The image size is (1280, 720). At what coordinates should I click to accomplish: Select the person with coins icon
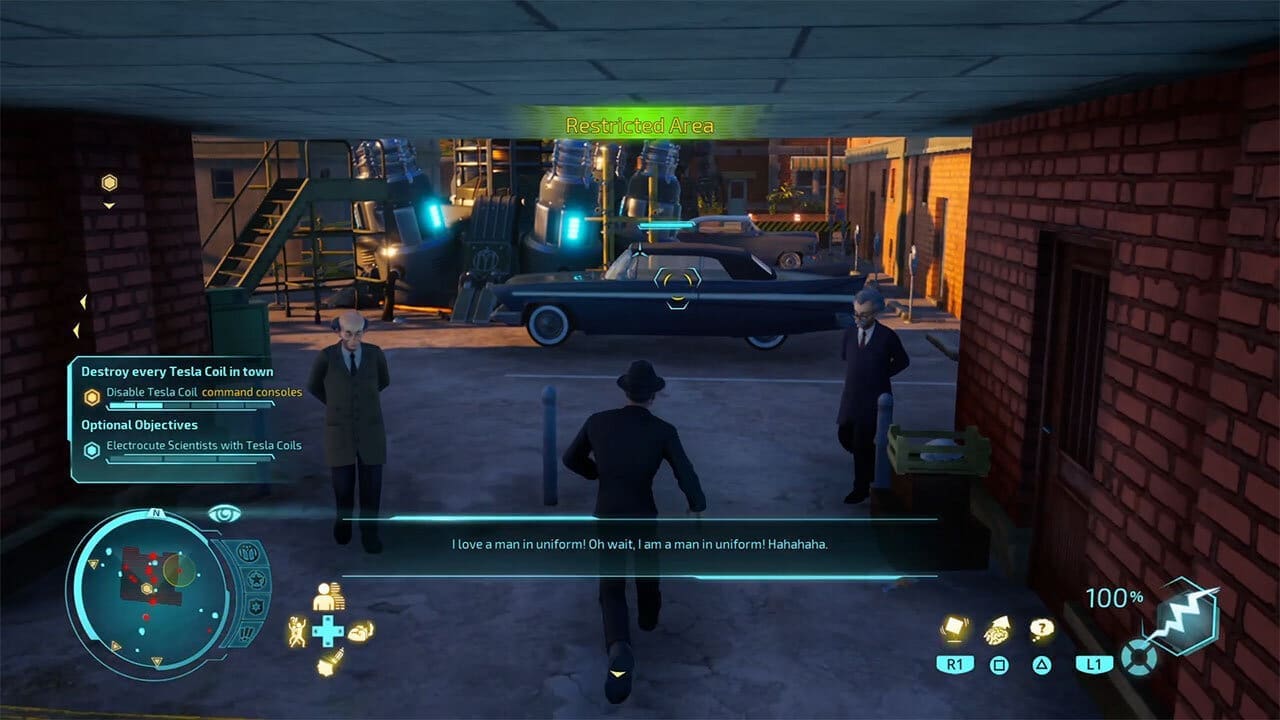tap(327, 597)
